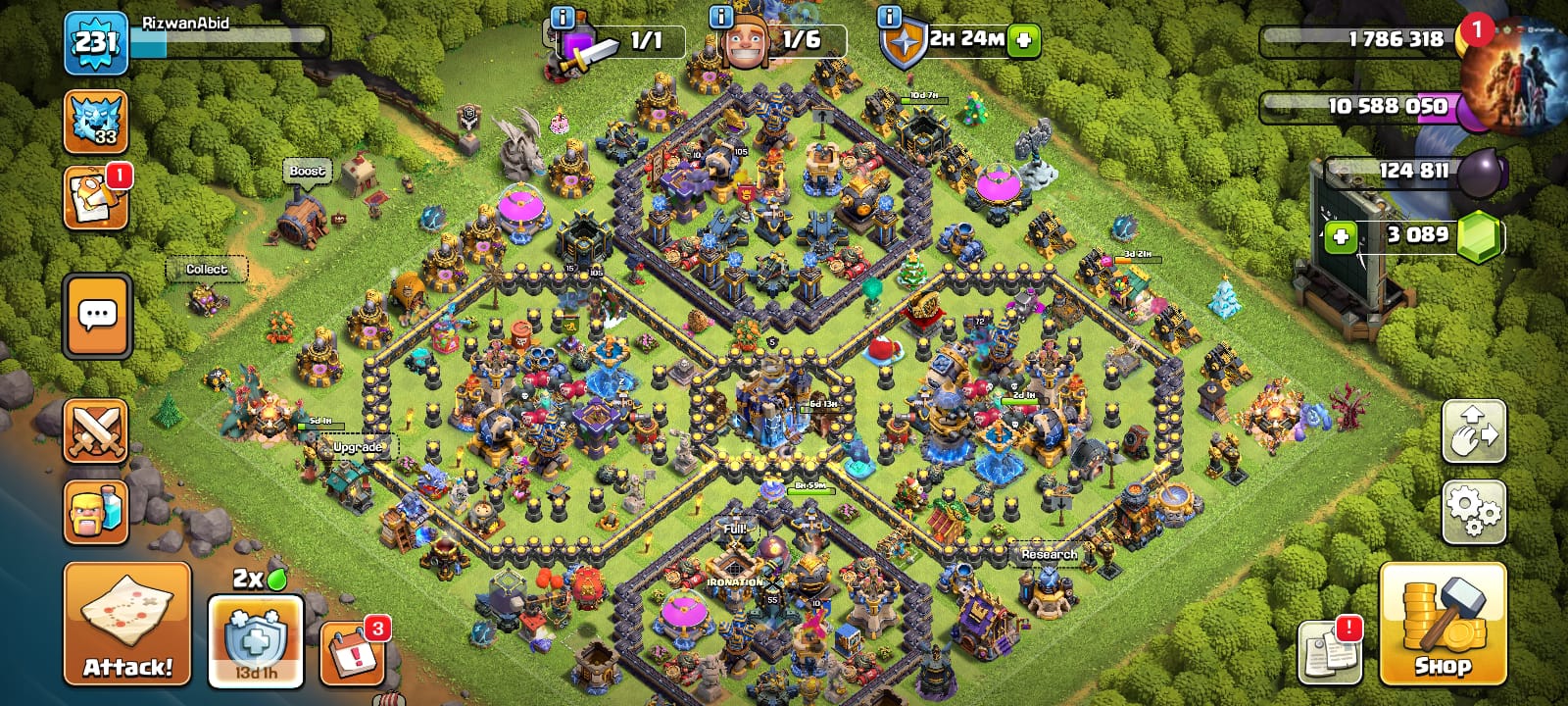The height and width of the screenshot is (706, 1568).
Task: Show info for the 1/6 builder counter
Action: click(721, 17)
